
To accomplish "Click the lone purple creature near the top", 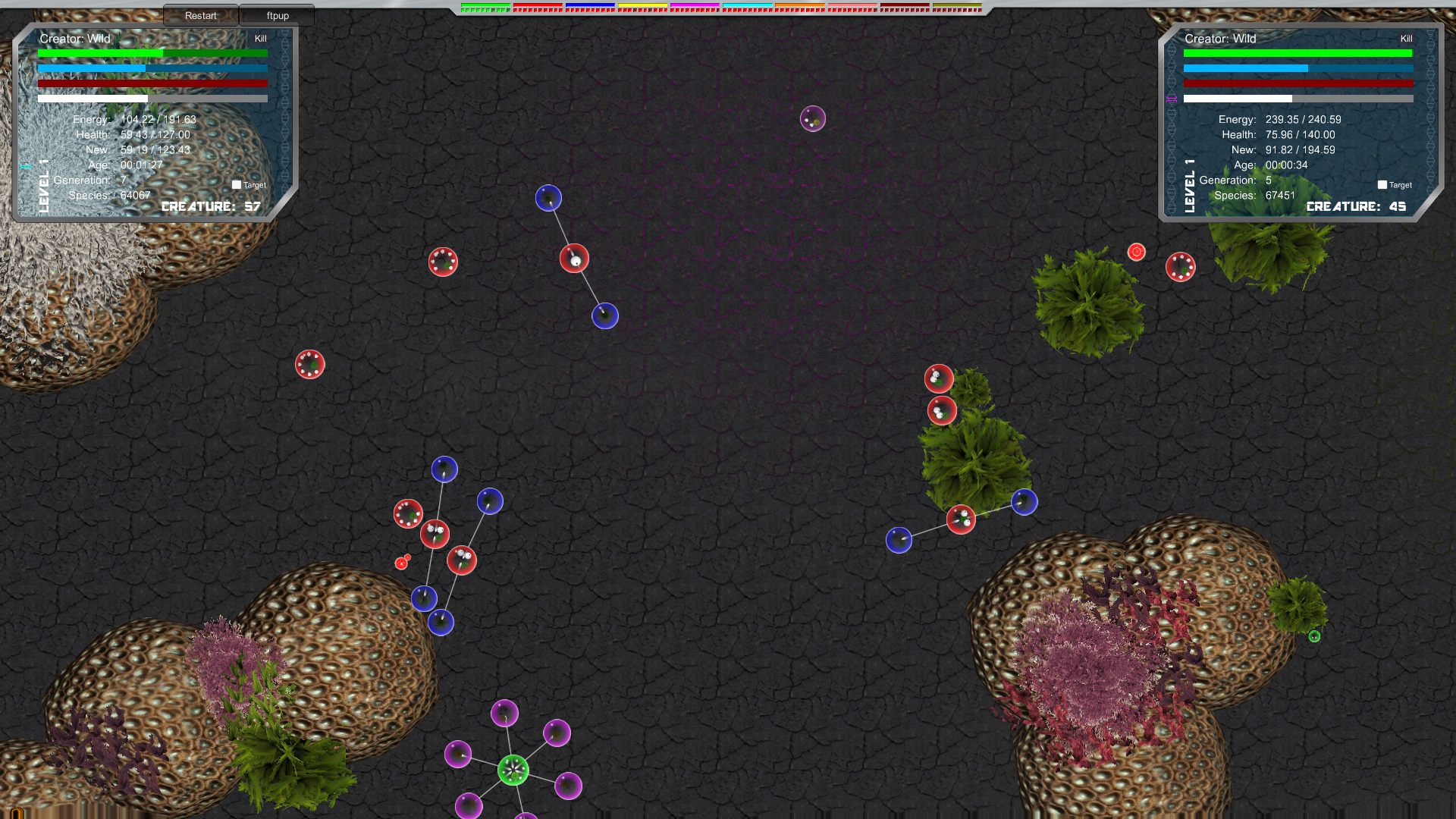I will (813, 119).
